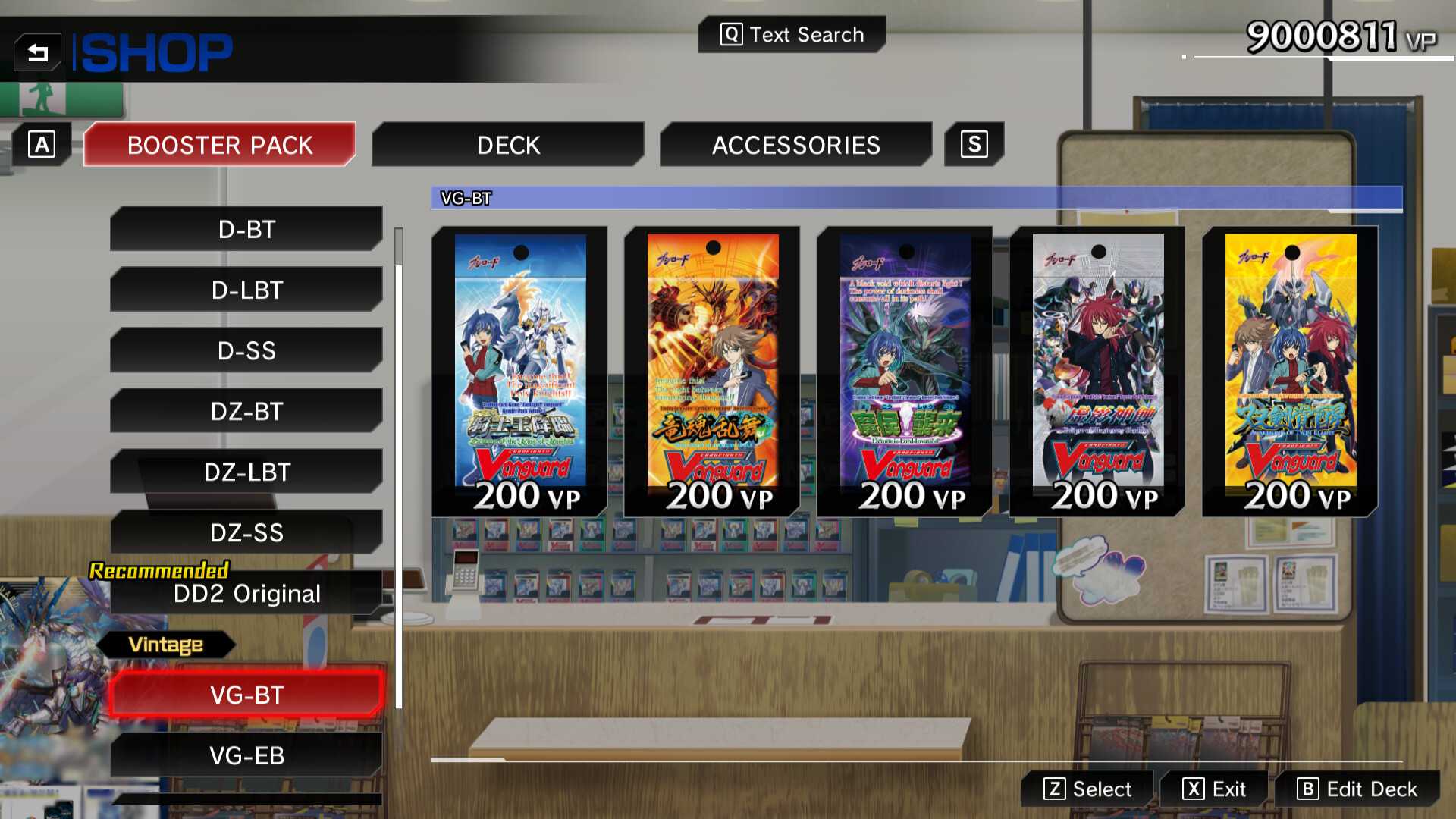Image resolution: width=1456 pixels, height=819 pixels.
Task: Click the A shoulder button indicator
Action: 42,144
